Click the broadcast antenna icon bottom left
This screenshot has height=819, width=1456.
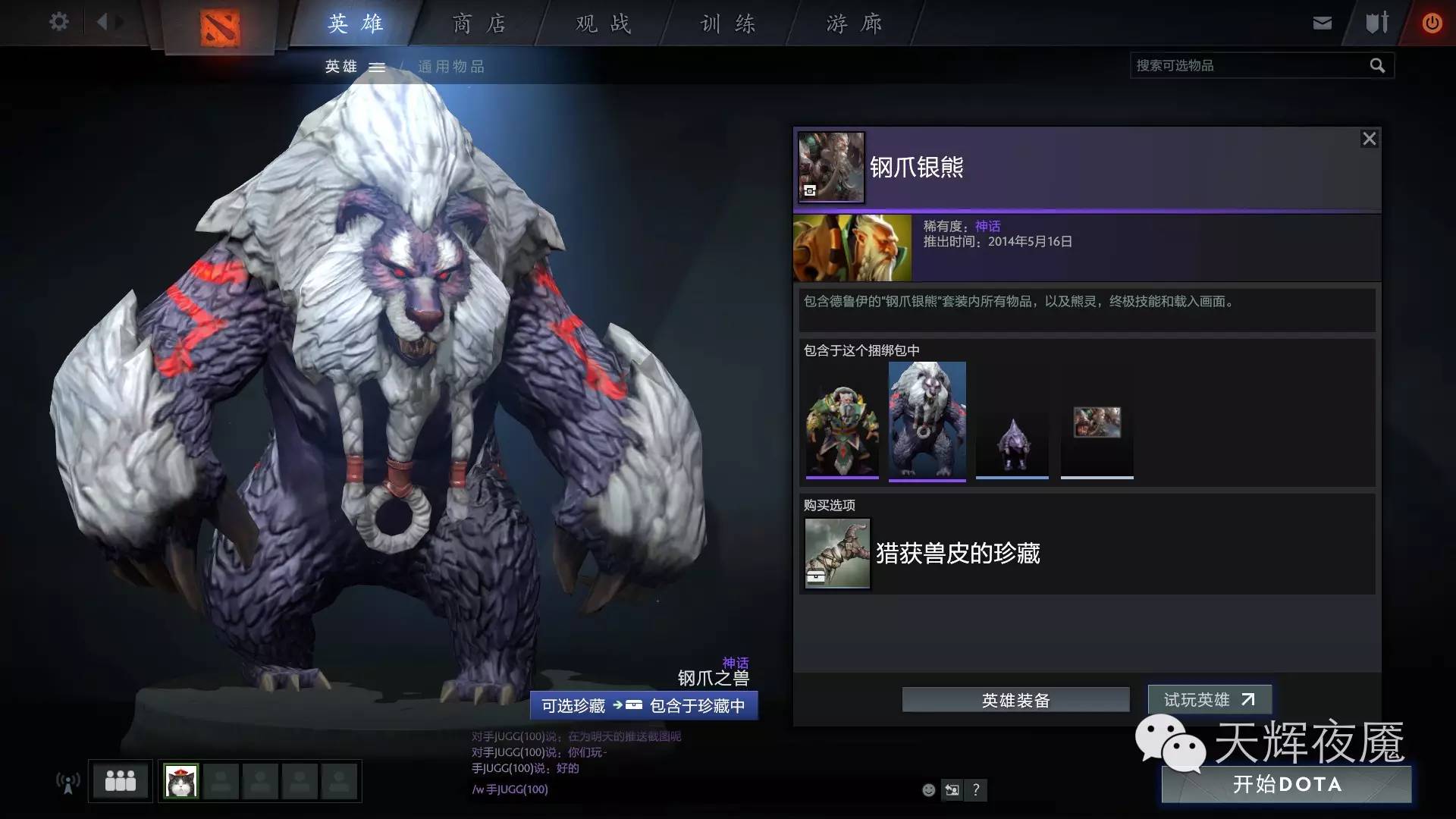68,781
